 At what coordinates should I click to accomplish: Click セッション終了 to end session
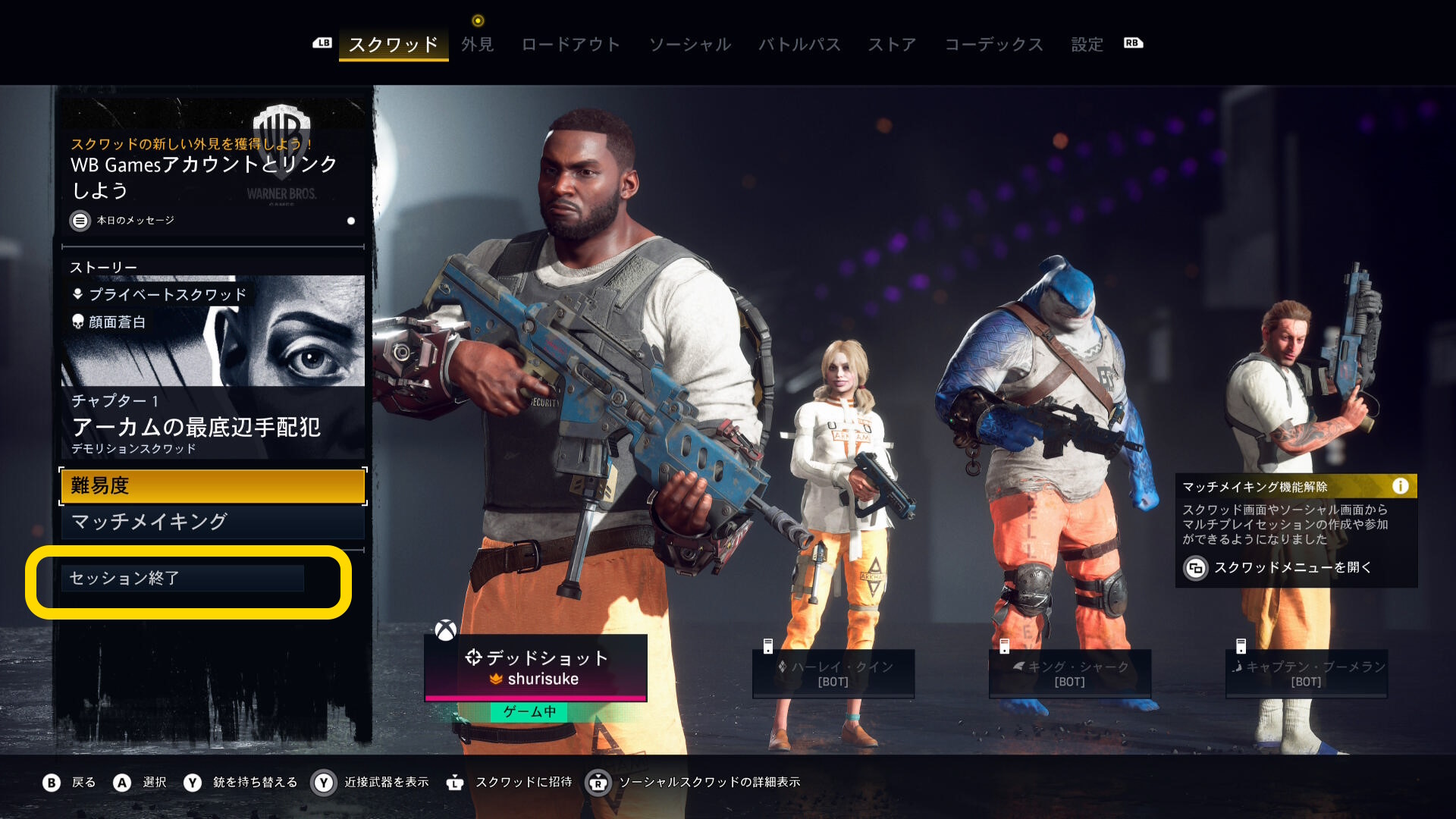coord(182,579)
